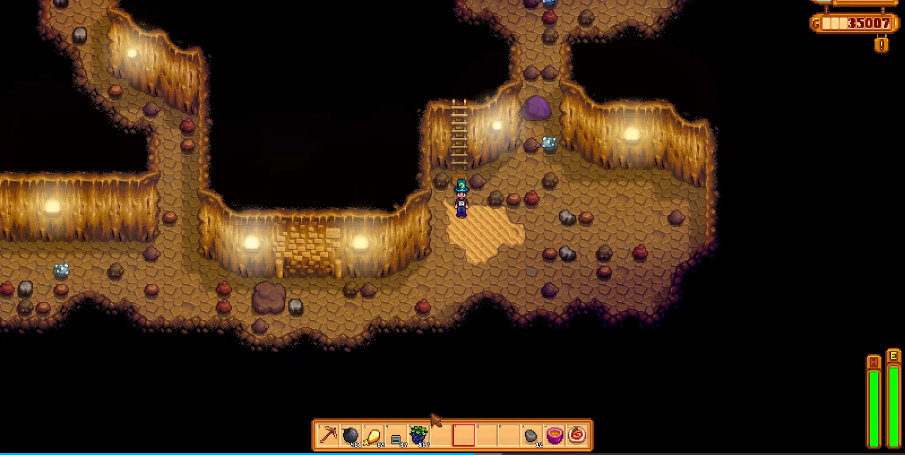Click the red-highlighted empty hotbar slot
Image resolution: width=905 pixels, height=455 pixels.
(x=463, y=435)
